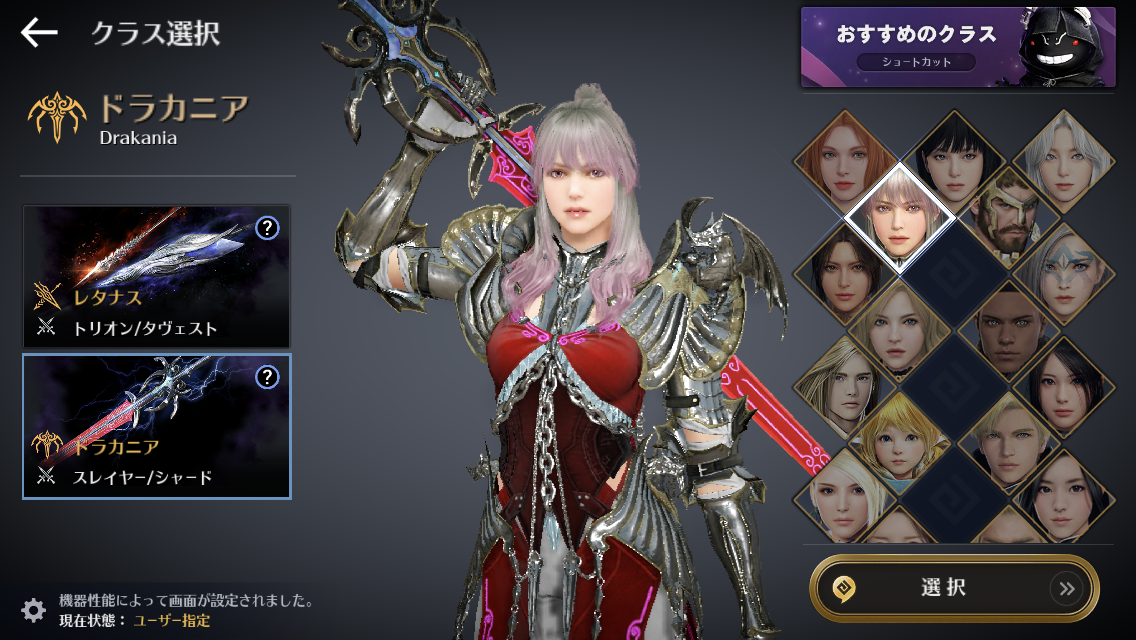Confirm class with the 選択 button

pyautogui.click(x=954, y=589)
